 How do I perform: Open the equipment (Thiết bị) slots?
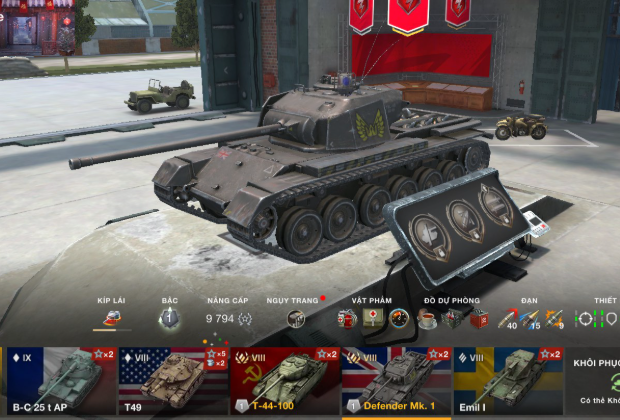click(x=599, y=319)
